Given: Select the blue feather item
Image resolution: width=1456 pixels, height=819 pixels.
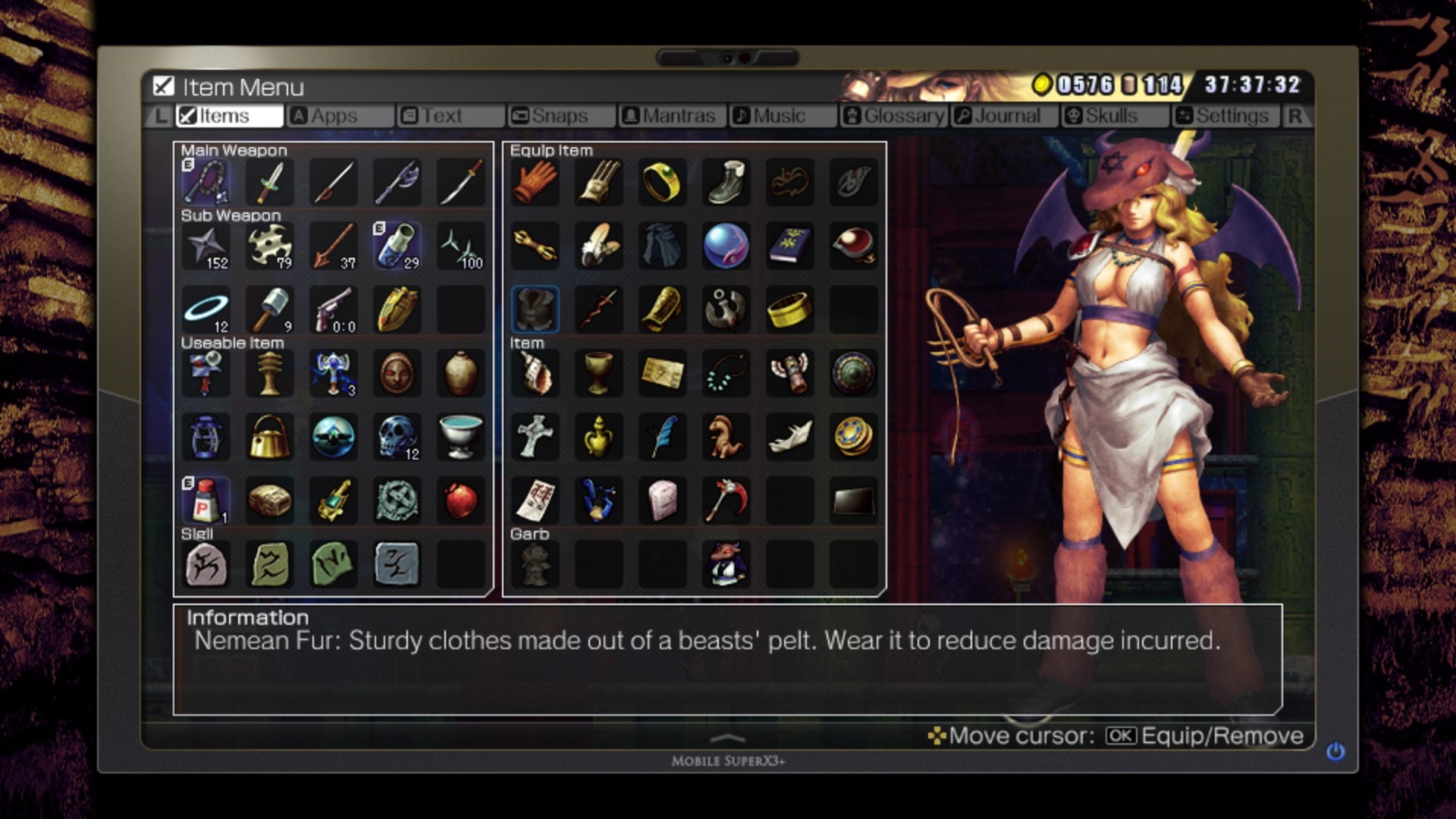Looking at the screenshot, I should (662, 437).
